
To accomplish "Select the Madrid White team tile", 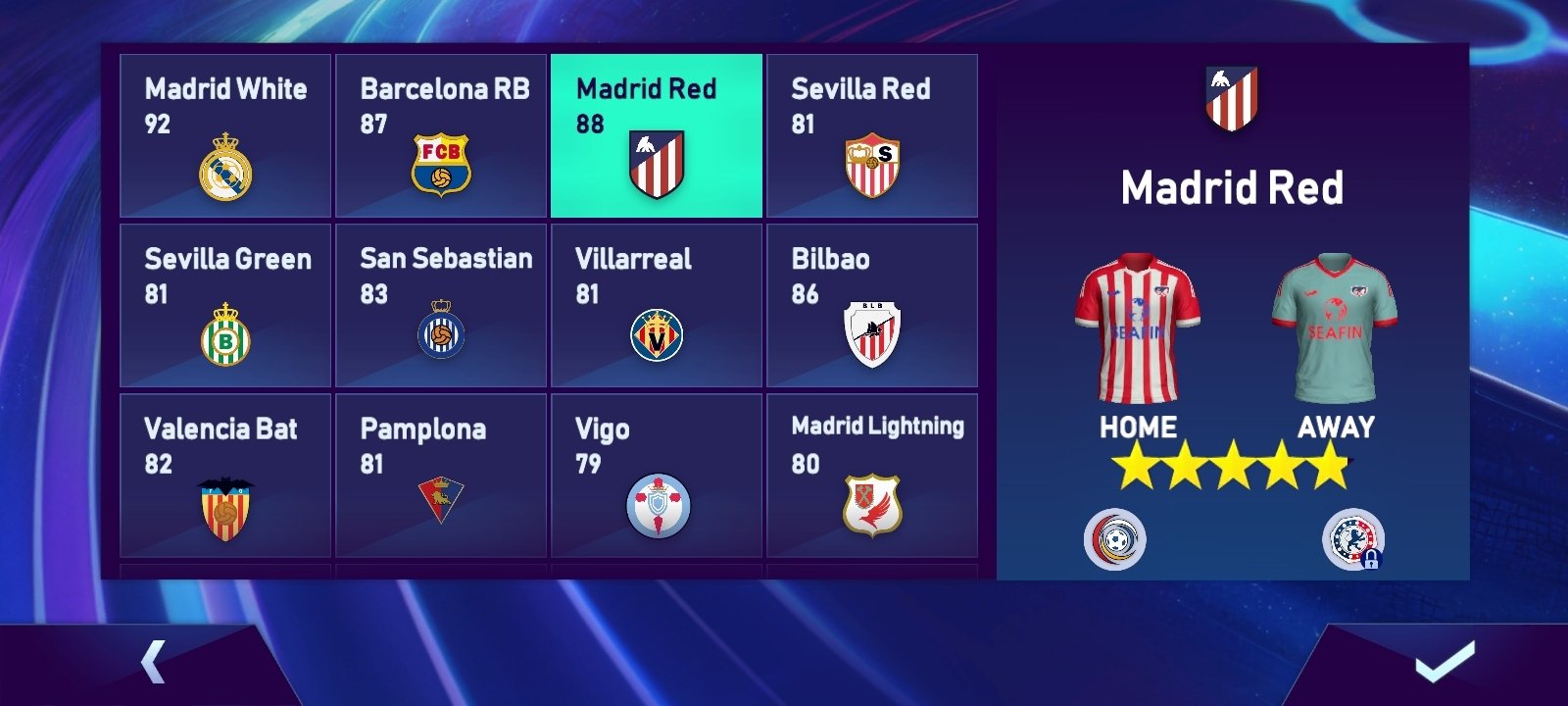I will [225, 135].
